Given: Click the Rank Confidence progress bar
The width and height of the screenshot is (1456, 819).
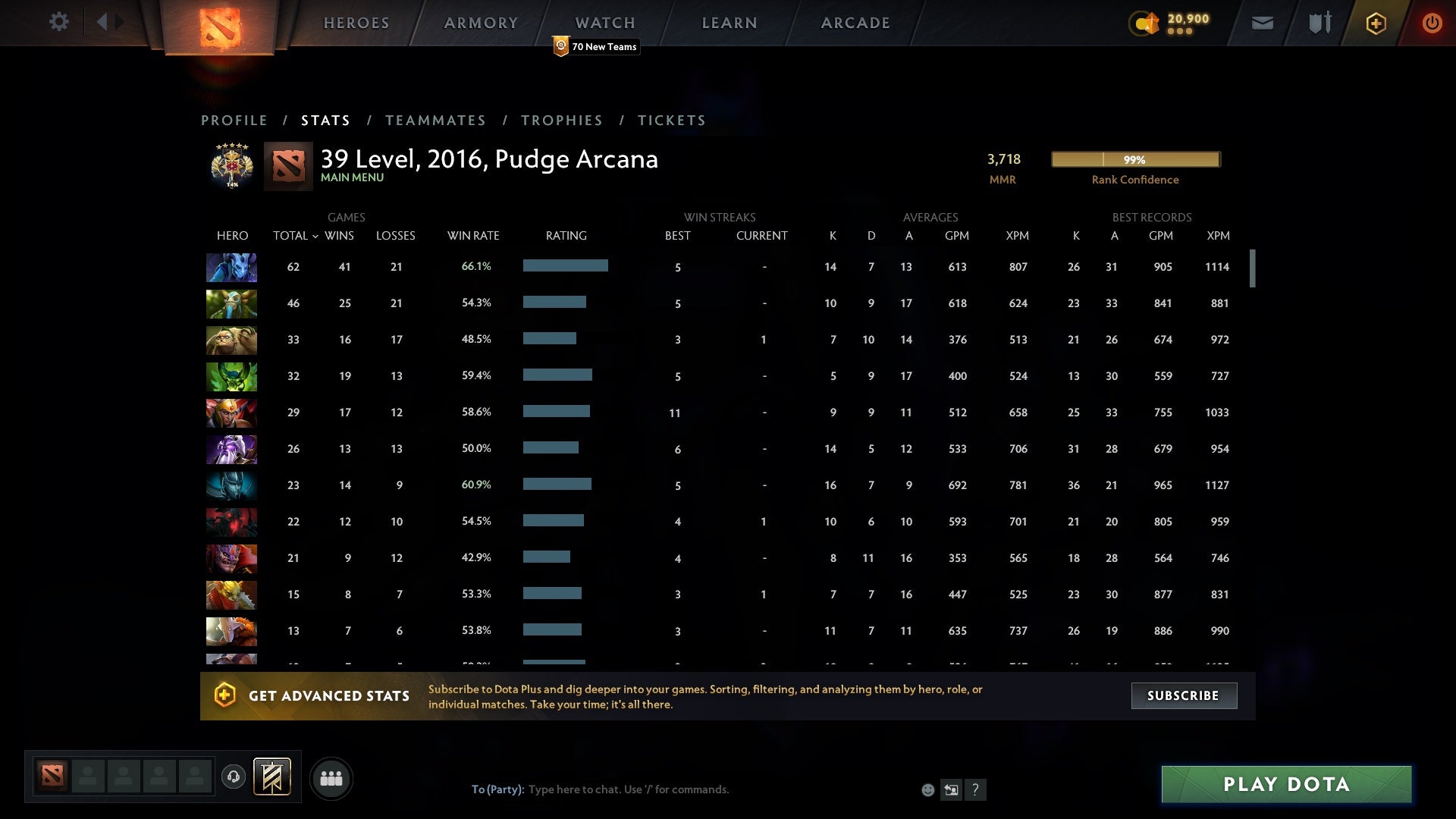Looking at the screenshot, I should pyautogui.click(x=1134, y=159).
